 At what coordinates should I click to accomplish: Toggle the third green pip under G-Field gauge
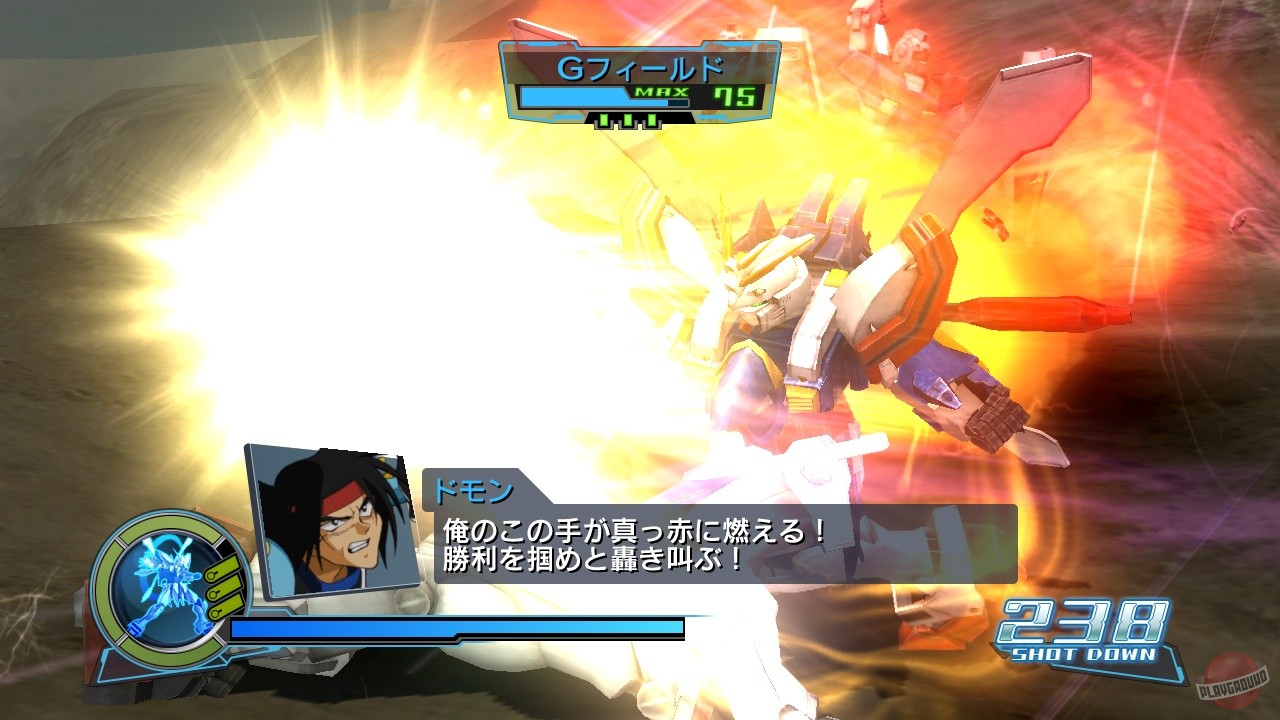[x=650, y=121]
